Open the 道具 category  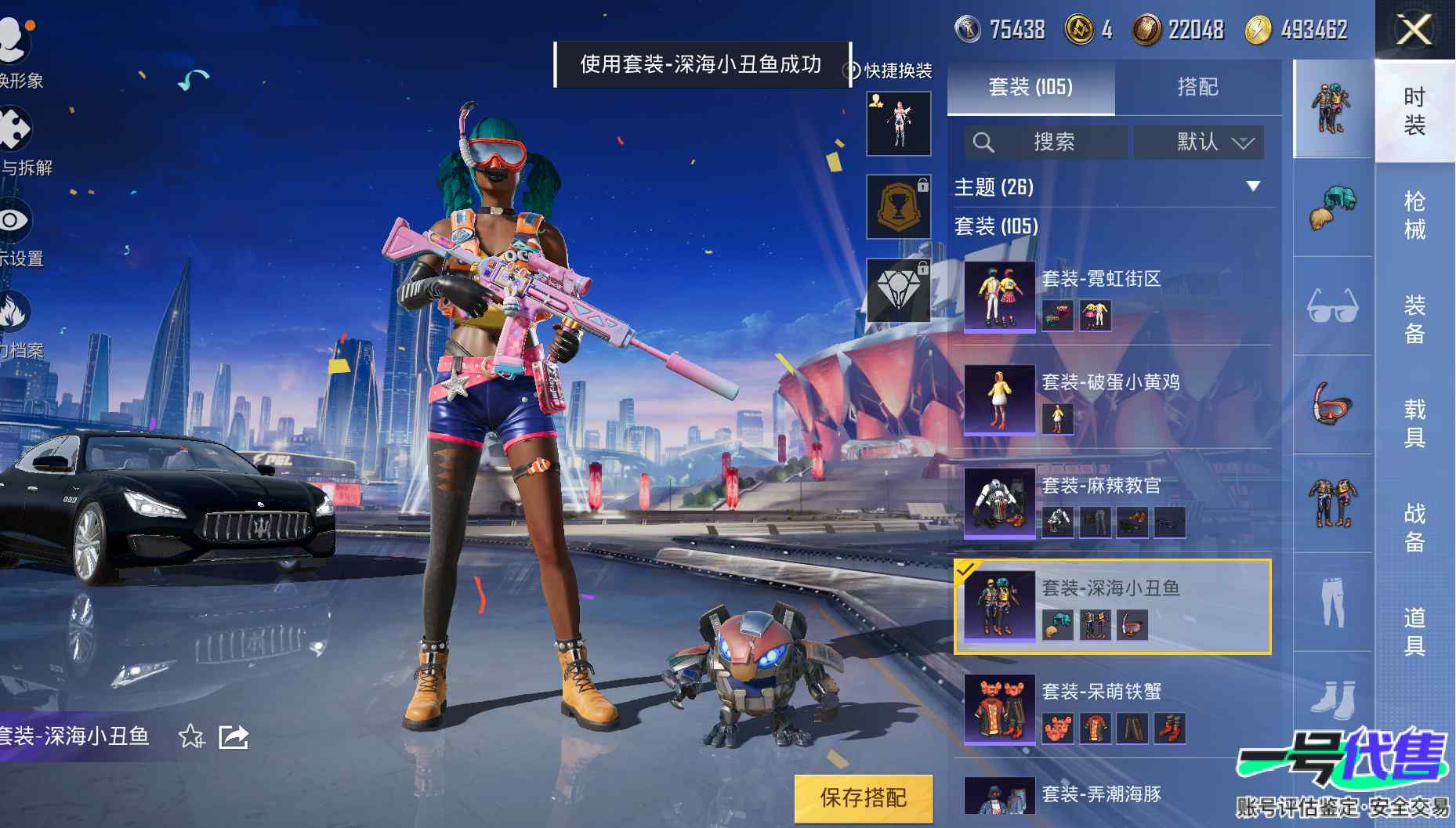click(1414, 631)
